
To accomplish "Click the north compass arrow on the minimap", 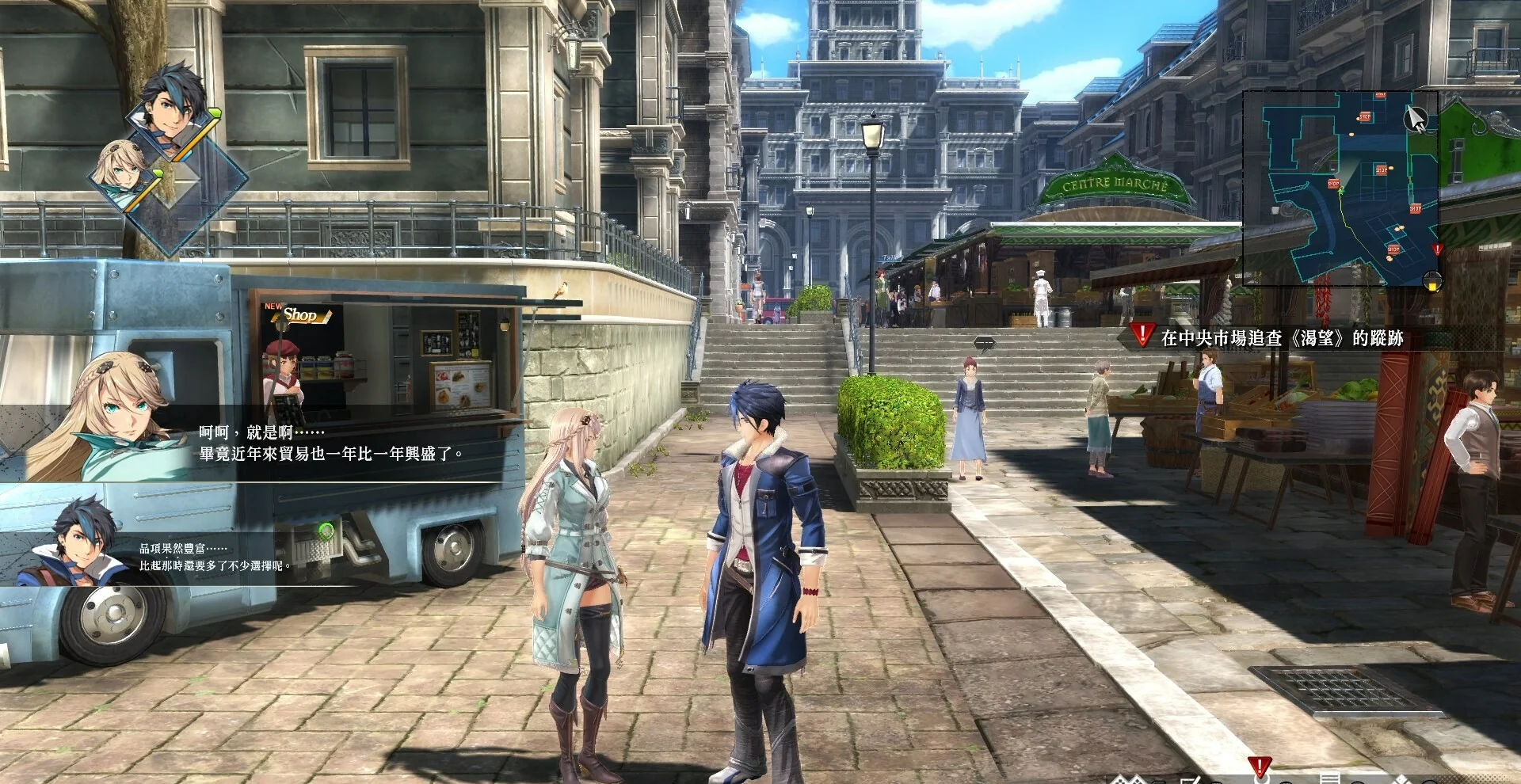I will point(1415,120).
